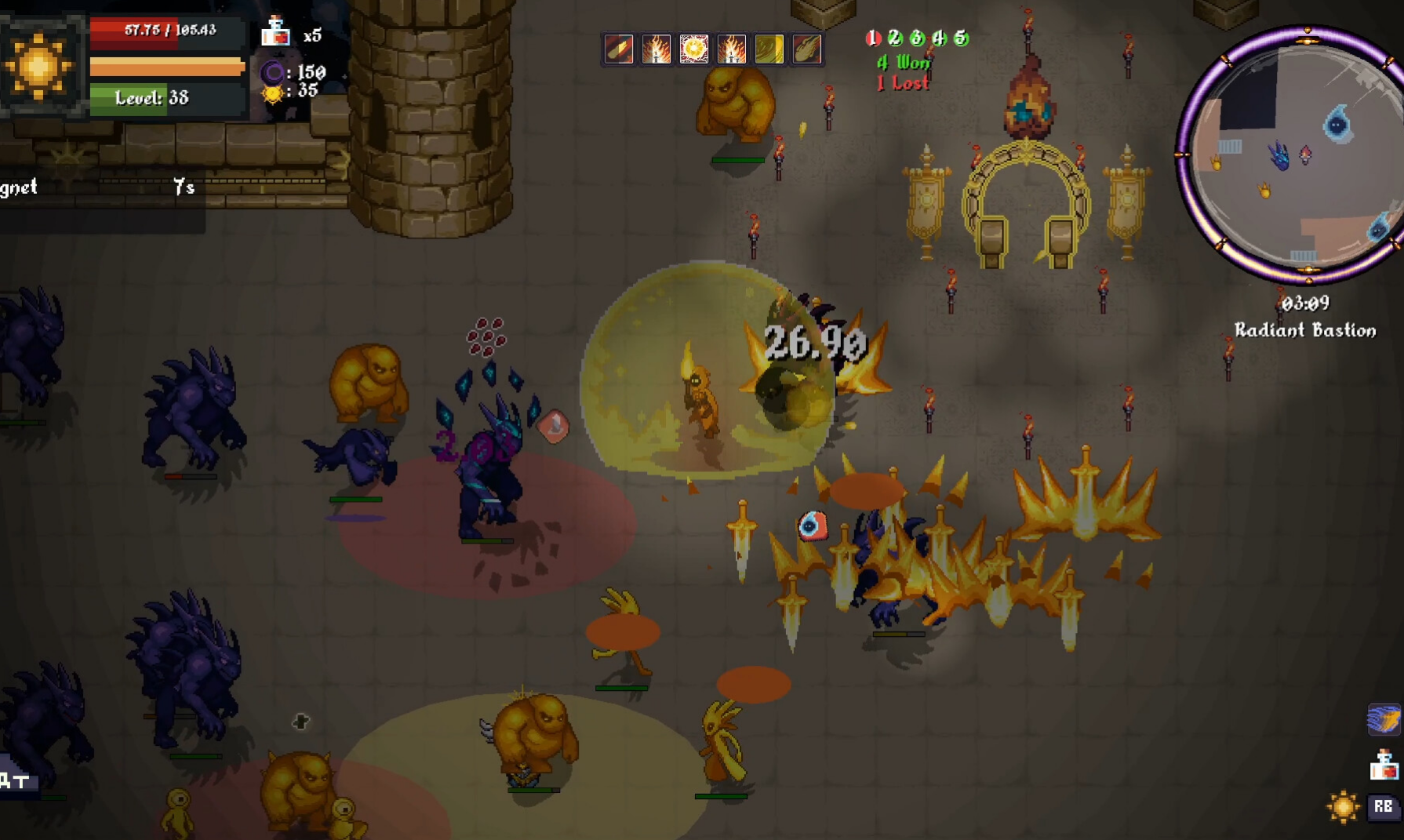Cast the three flaming swords ability
The height and width of the screenshot is (840, 1404).
click(x=731, y=49)
